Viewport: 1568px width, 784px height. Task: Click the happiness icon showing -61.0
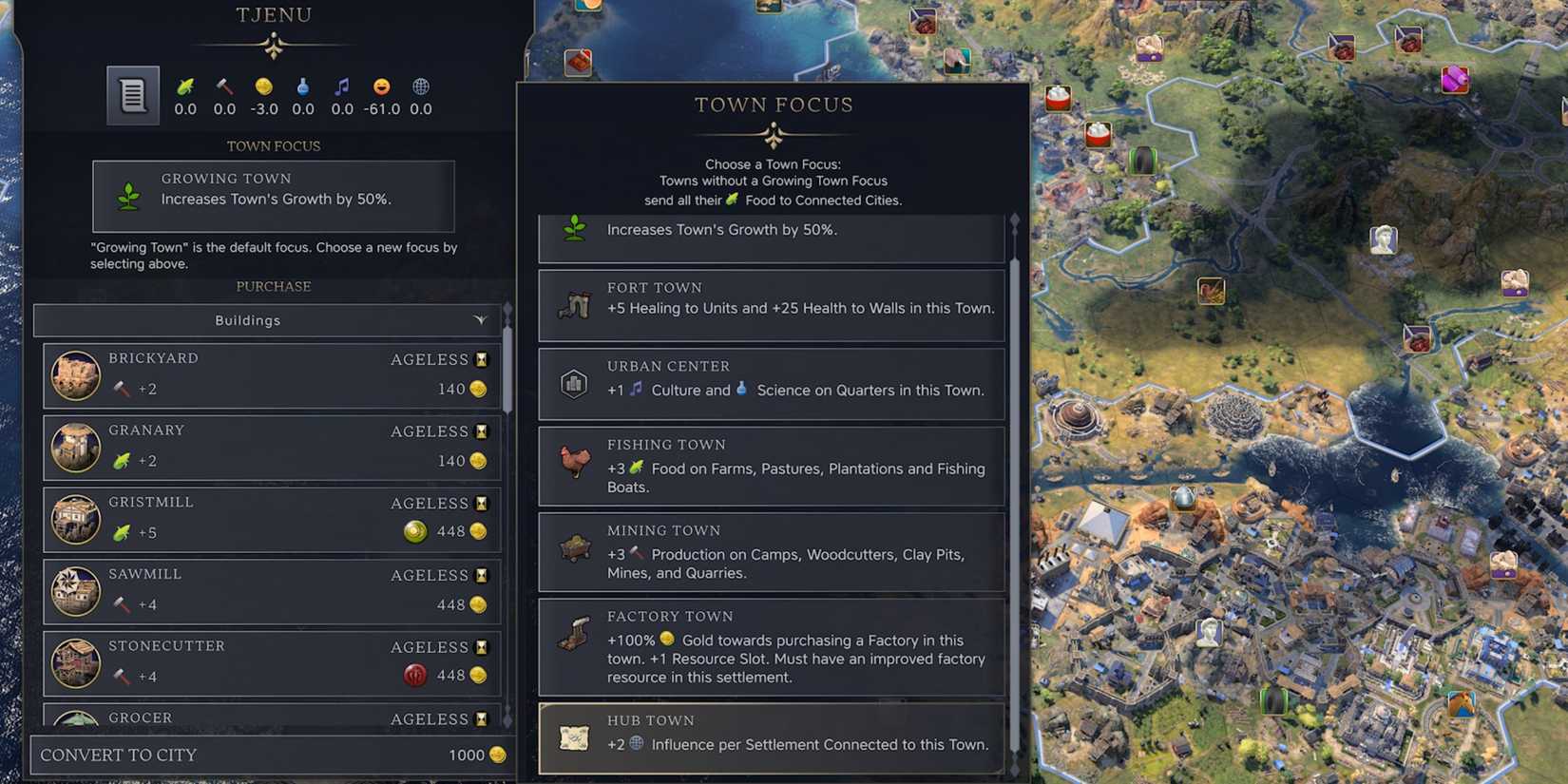(x=380, y=87)
